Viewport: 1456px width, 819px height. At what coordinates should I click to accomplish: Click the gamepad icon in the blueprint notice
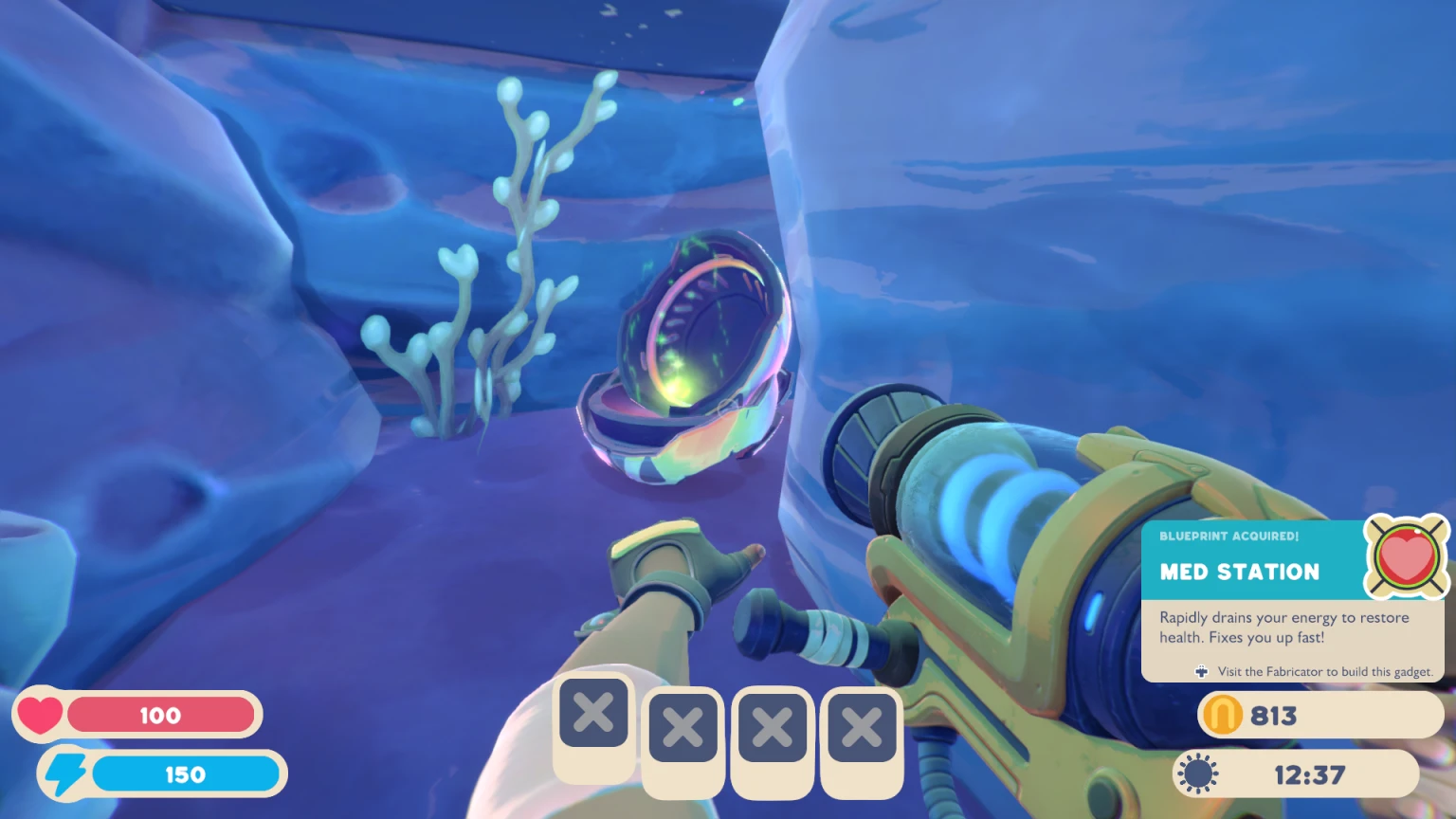[x=1201, y=671]
